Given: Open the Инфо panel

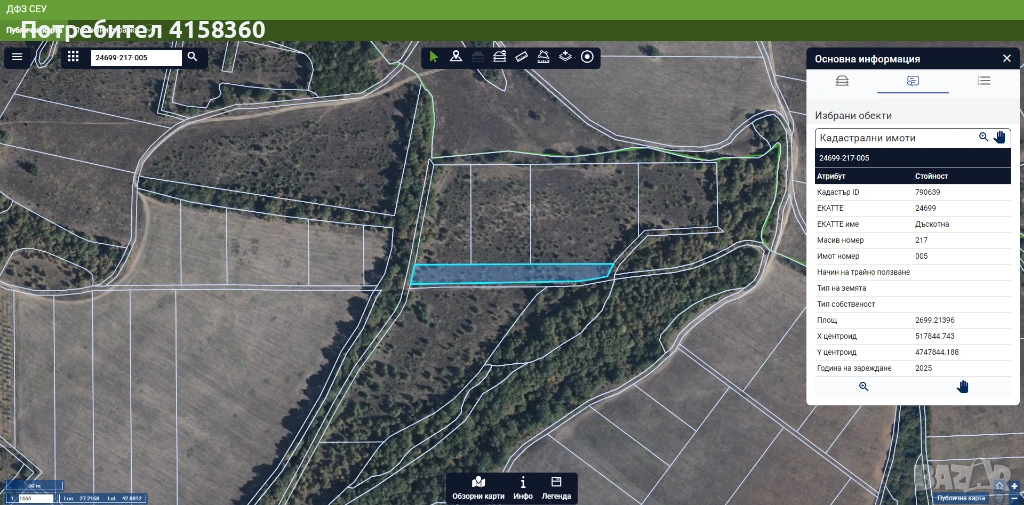Looking at the screenshot, I should [522, 487].
